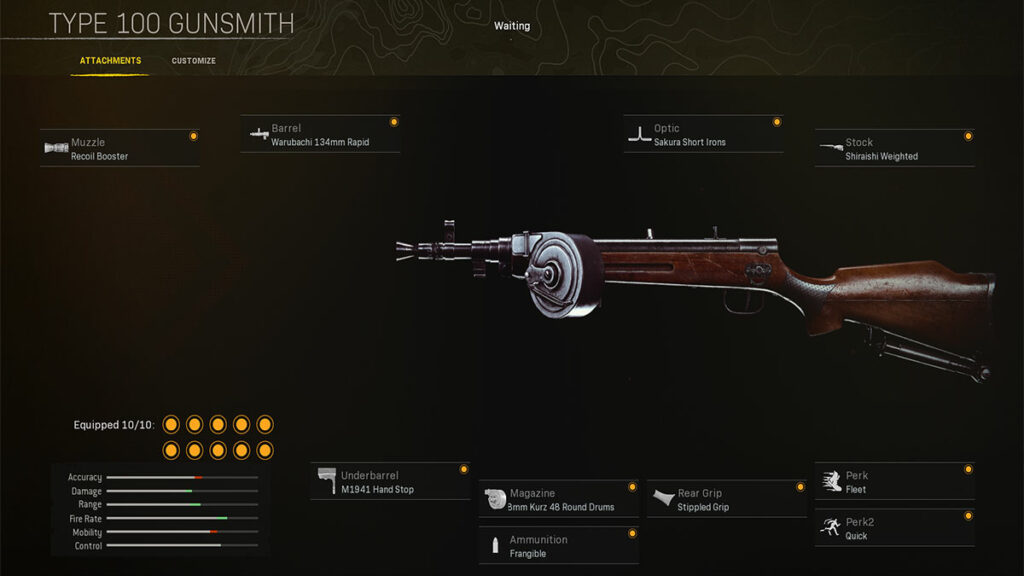1024x576 pixels.
Task: Select the Attachments tab
Action: [x=111, y=61]
